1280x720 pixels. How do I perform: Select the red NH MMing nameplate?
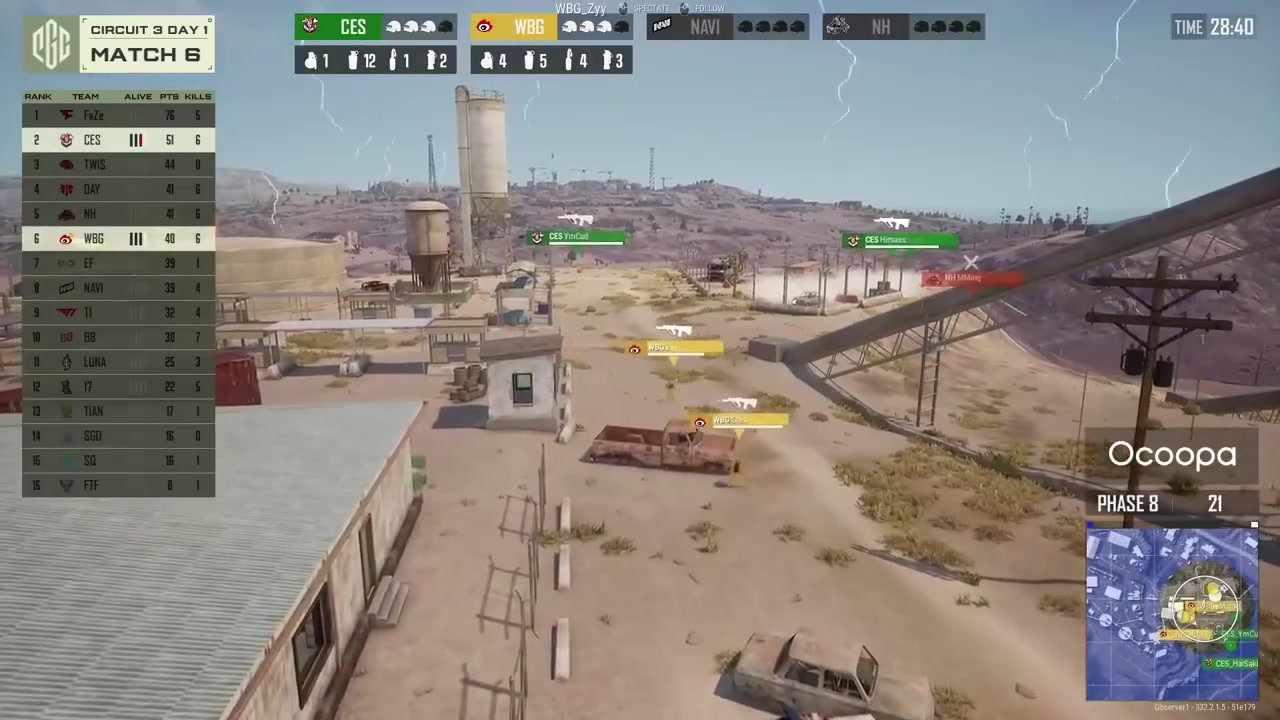tap(970, 279)
